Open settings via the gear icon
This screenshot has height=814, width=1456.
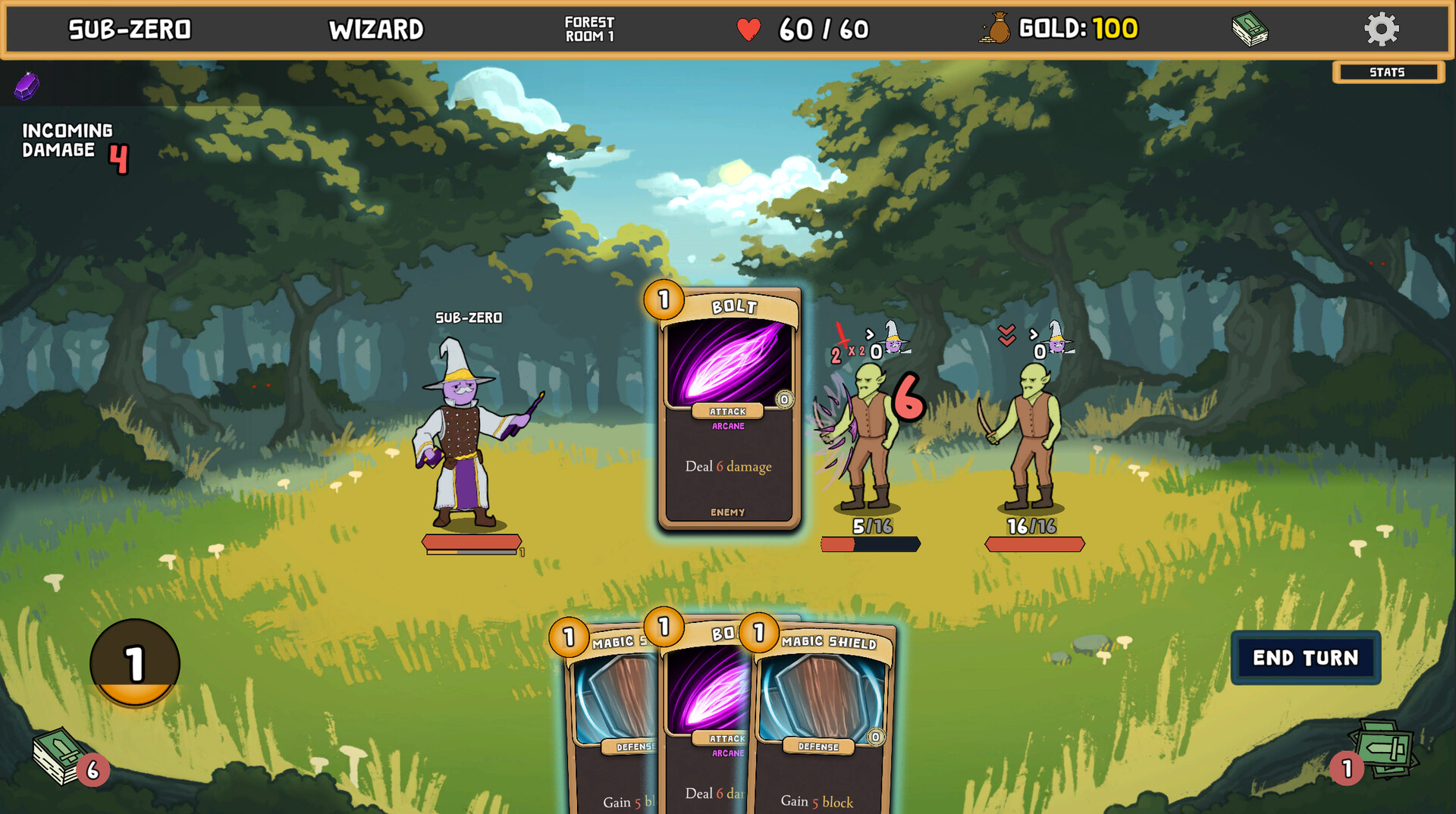click(x=1381, y=30)
